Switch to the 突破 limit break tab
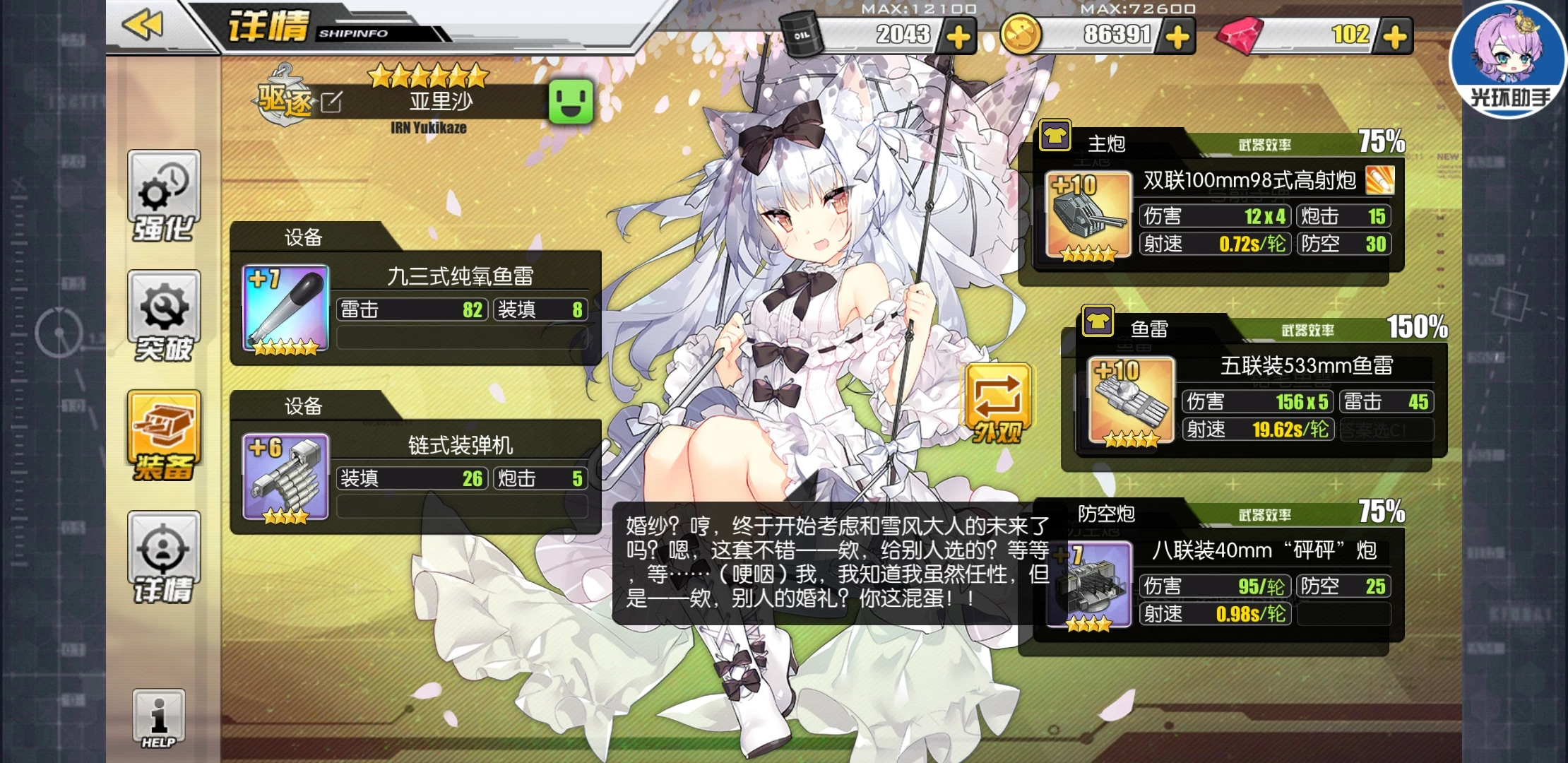The height and width of the screenshot is (763, 1568). (x=164, y=317)
